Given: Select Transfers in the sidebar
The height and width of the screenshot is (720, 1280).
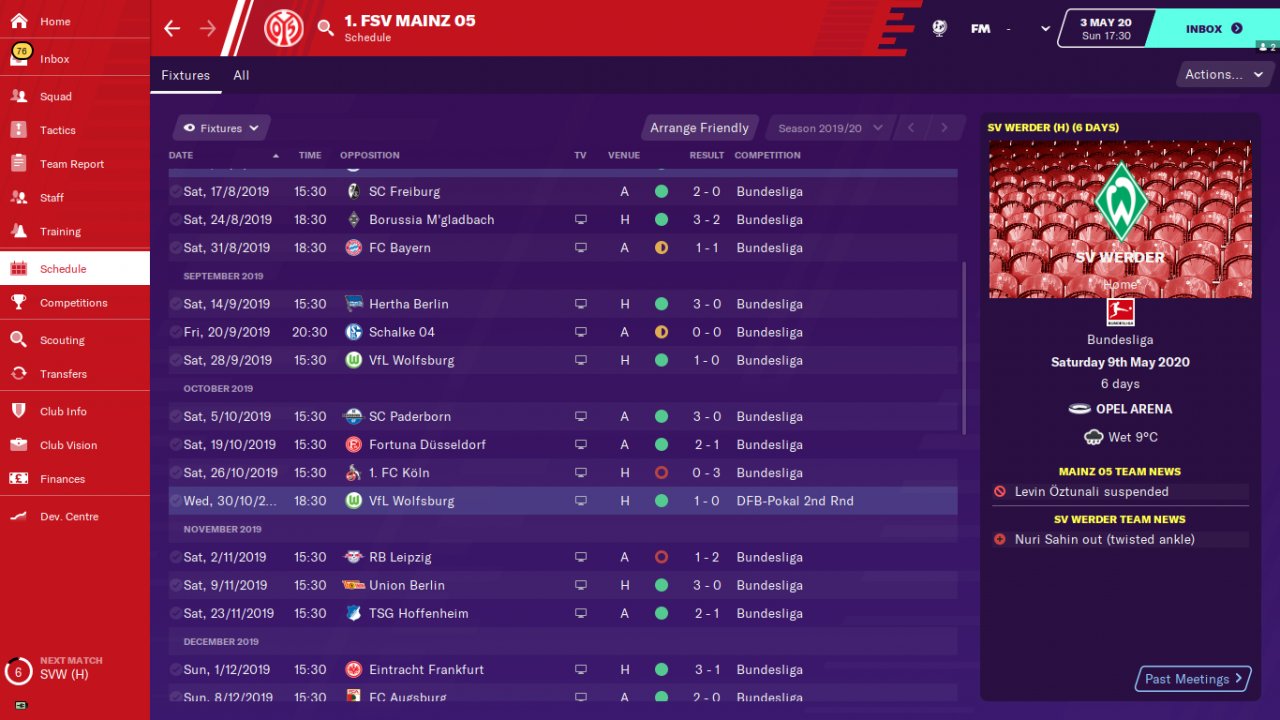Looking at the screenshot, I should coord(63,374).
